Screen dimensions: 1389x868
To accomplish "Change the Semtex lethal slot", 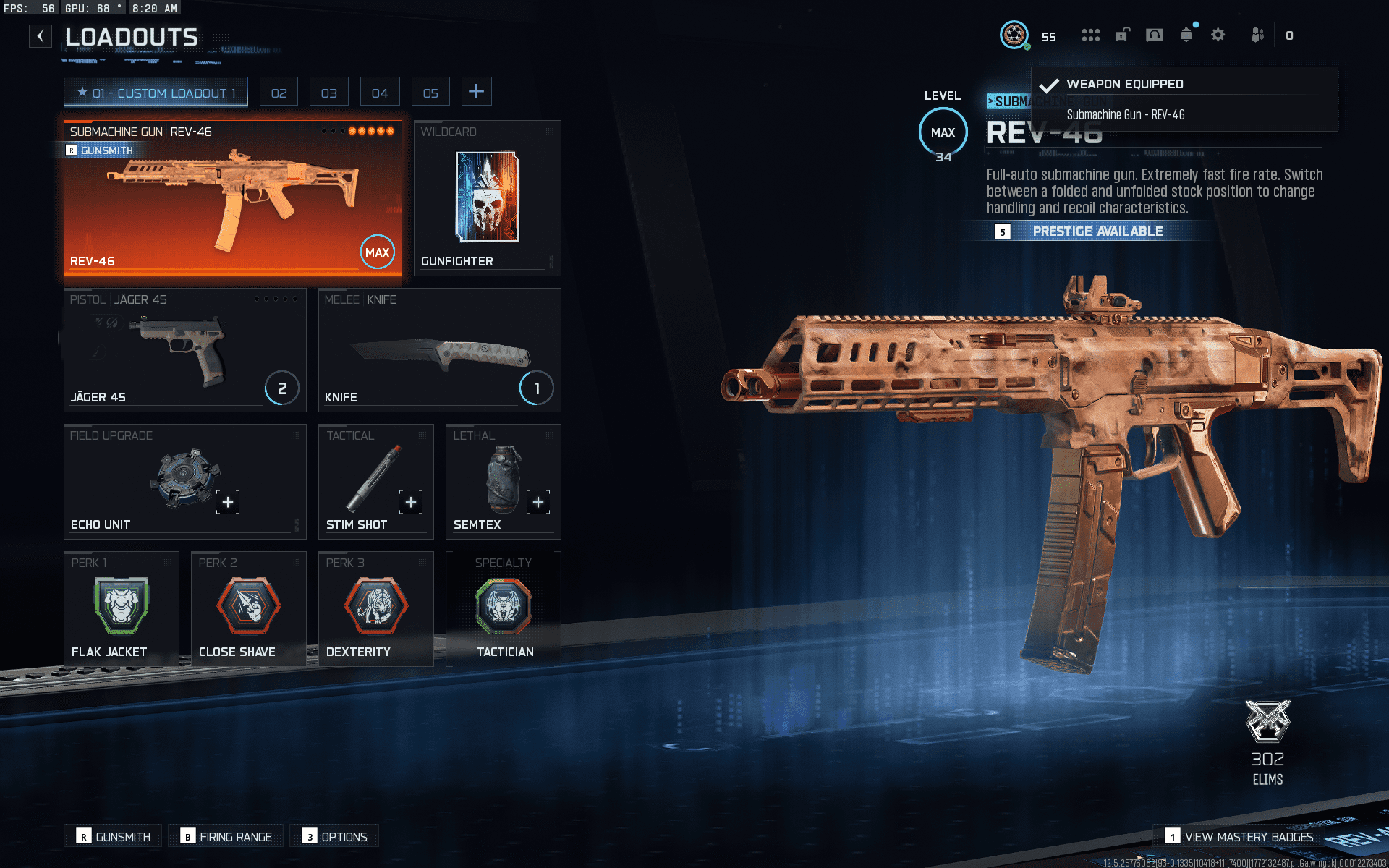I will pyautogui.click(x=503, y=482).
